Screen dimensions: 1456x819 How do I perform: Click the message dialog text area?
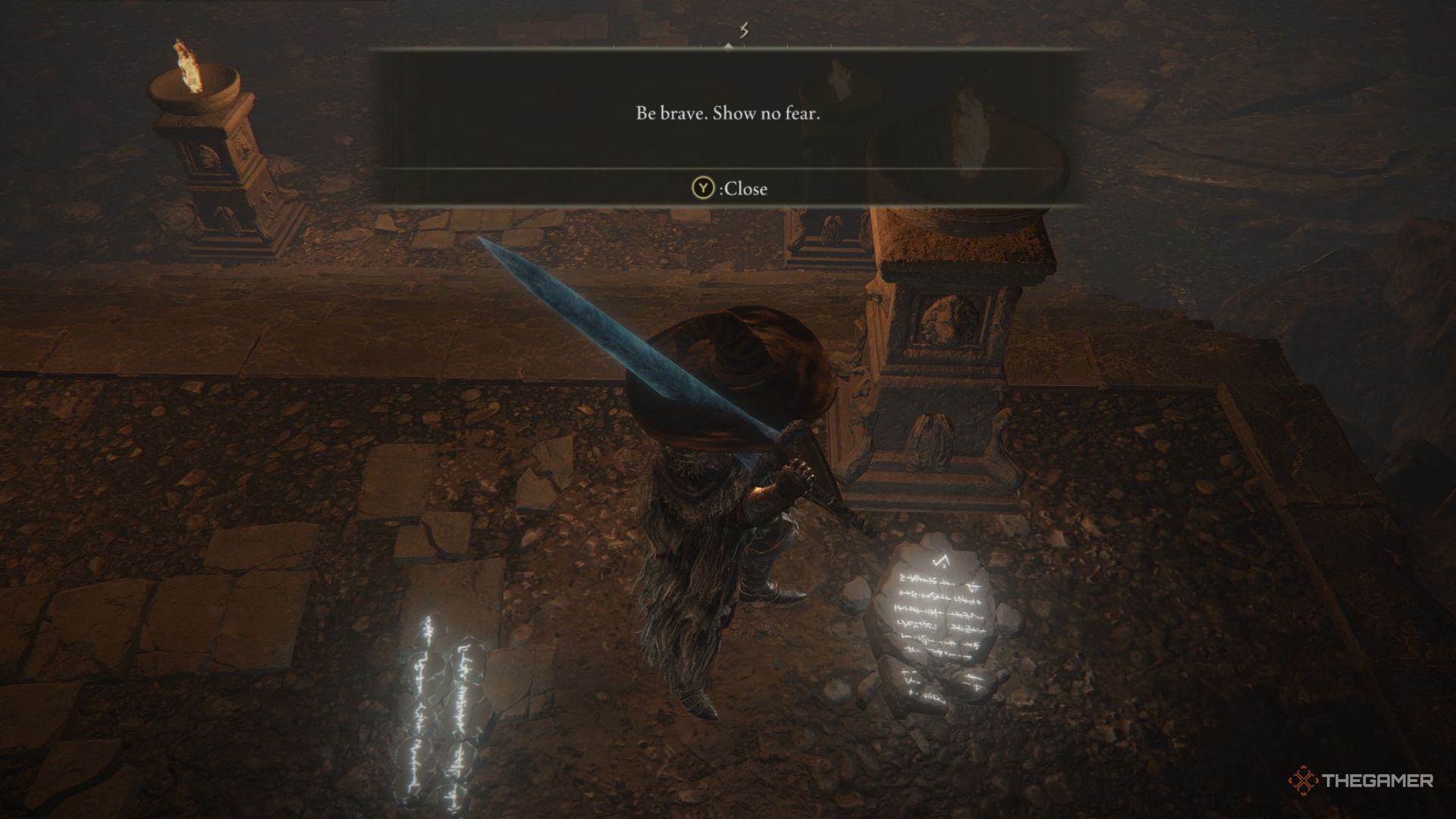(730, 115)
